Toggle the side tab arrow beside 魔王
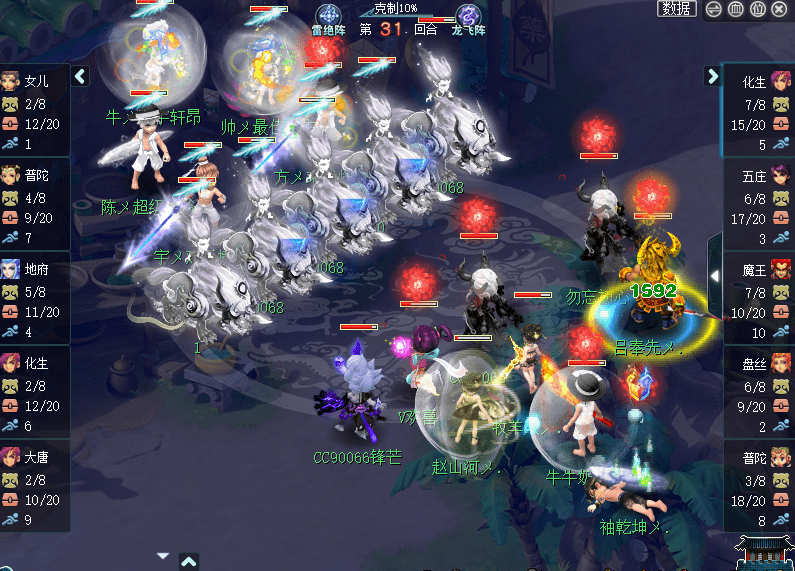Screen dimensions: 795x571 pyautogui.click(x=714, y=274)
